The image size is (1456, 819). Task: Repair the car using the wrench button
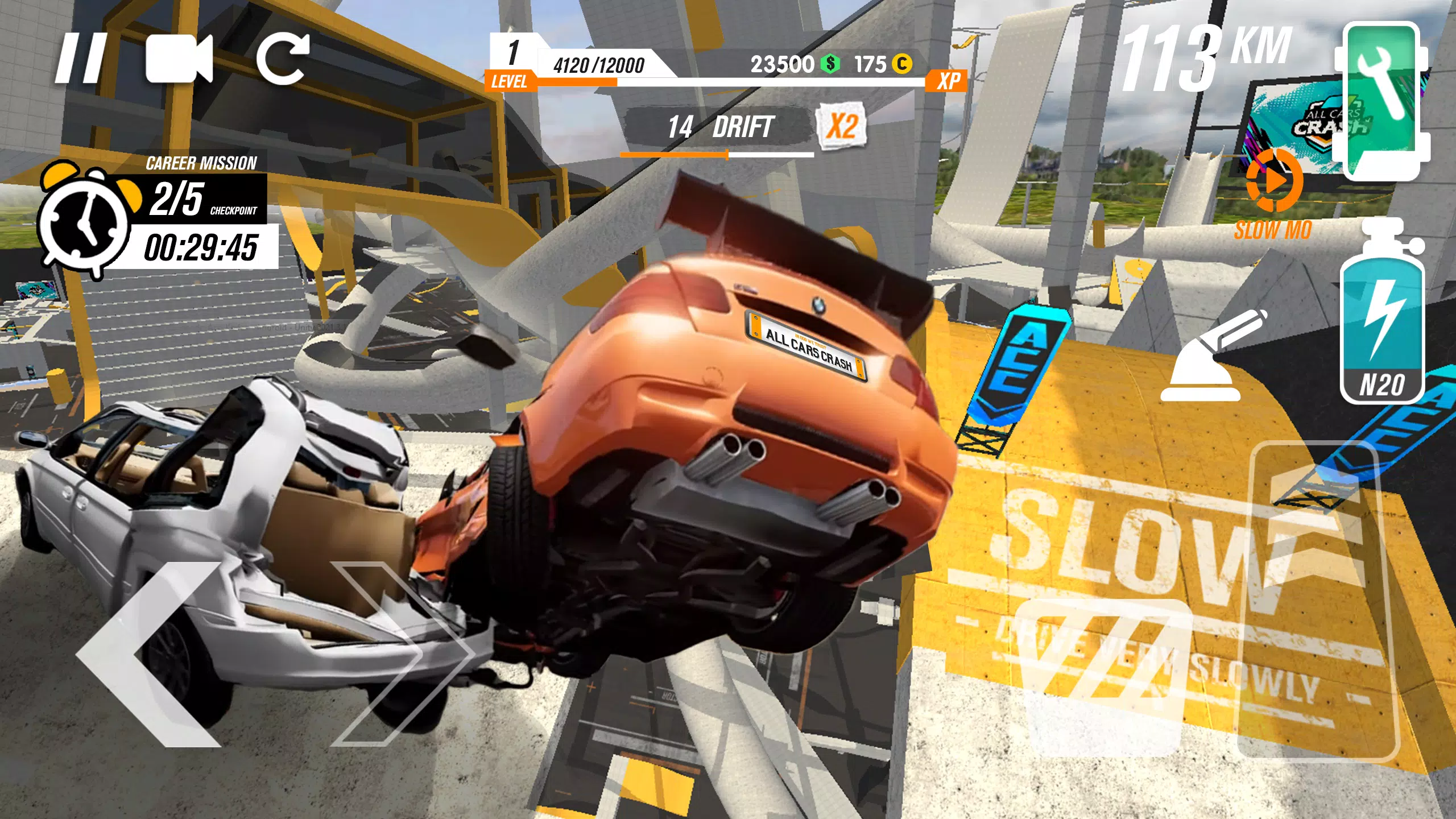coord(1382,100)
